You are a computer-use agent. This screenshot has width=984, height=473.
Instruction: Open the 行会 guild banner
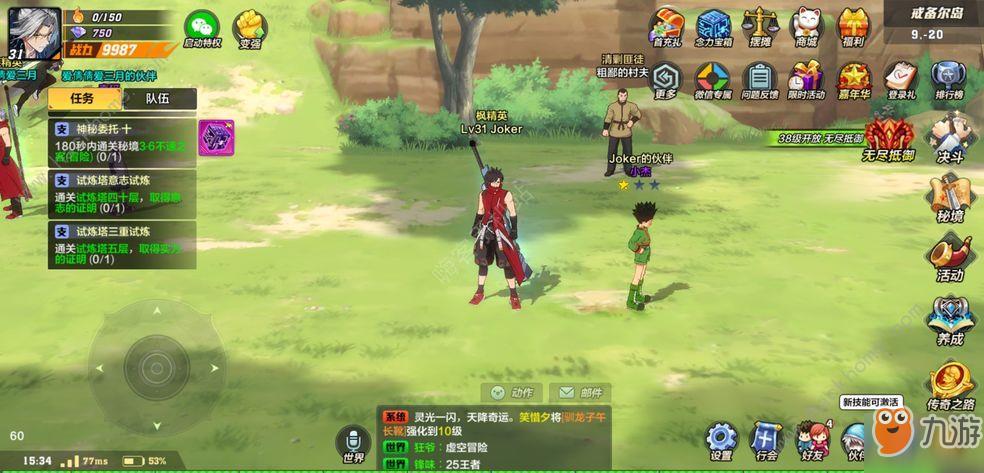click(x=767, y=439)
